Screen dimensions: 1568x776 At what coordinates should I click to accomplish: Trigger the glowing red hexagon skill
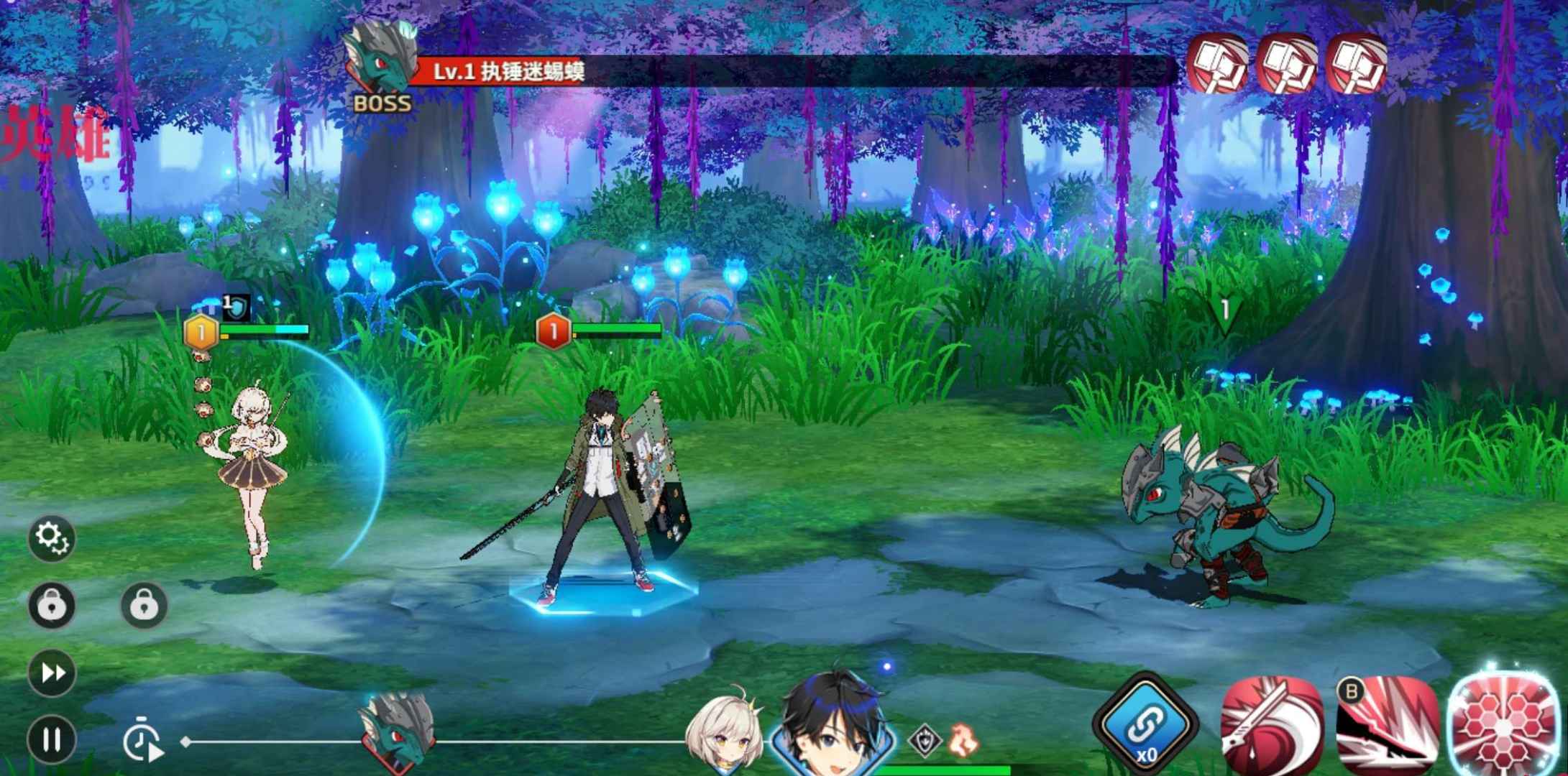(x=1503, y=724)
